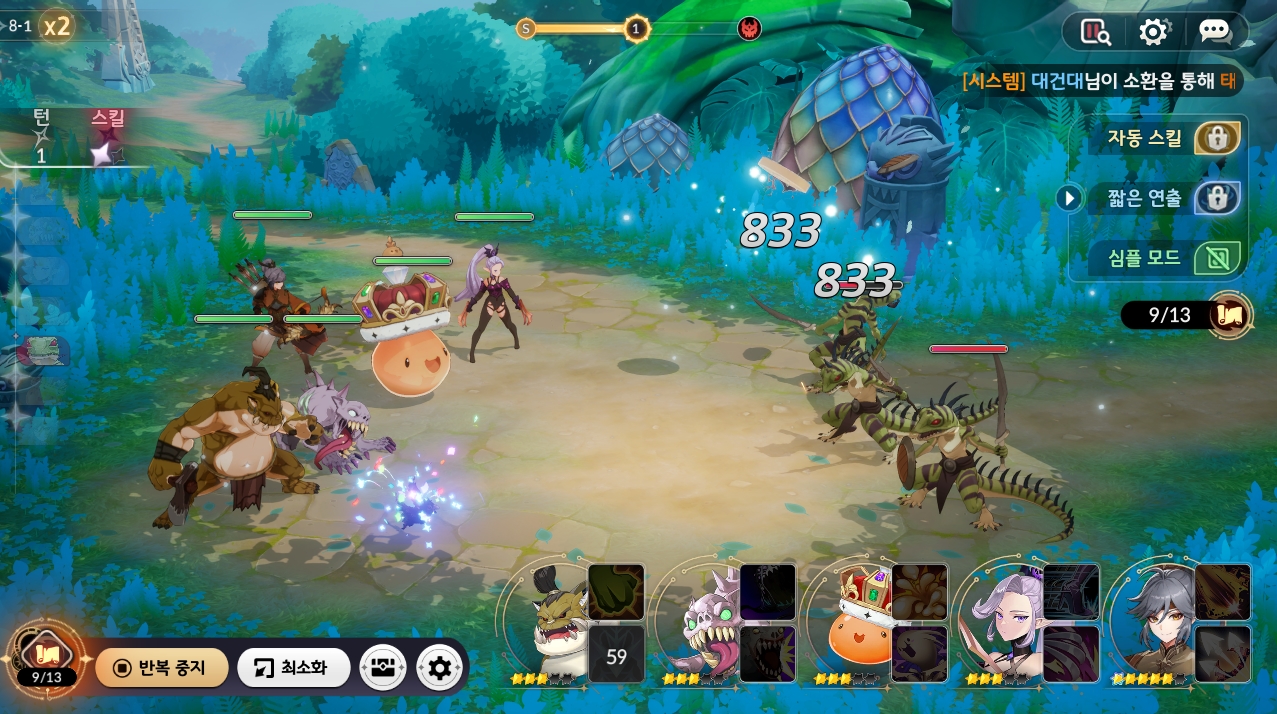Toggle the 자동 스킬 (auto skill) option

[1216, 139]
